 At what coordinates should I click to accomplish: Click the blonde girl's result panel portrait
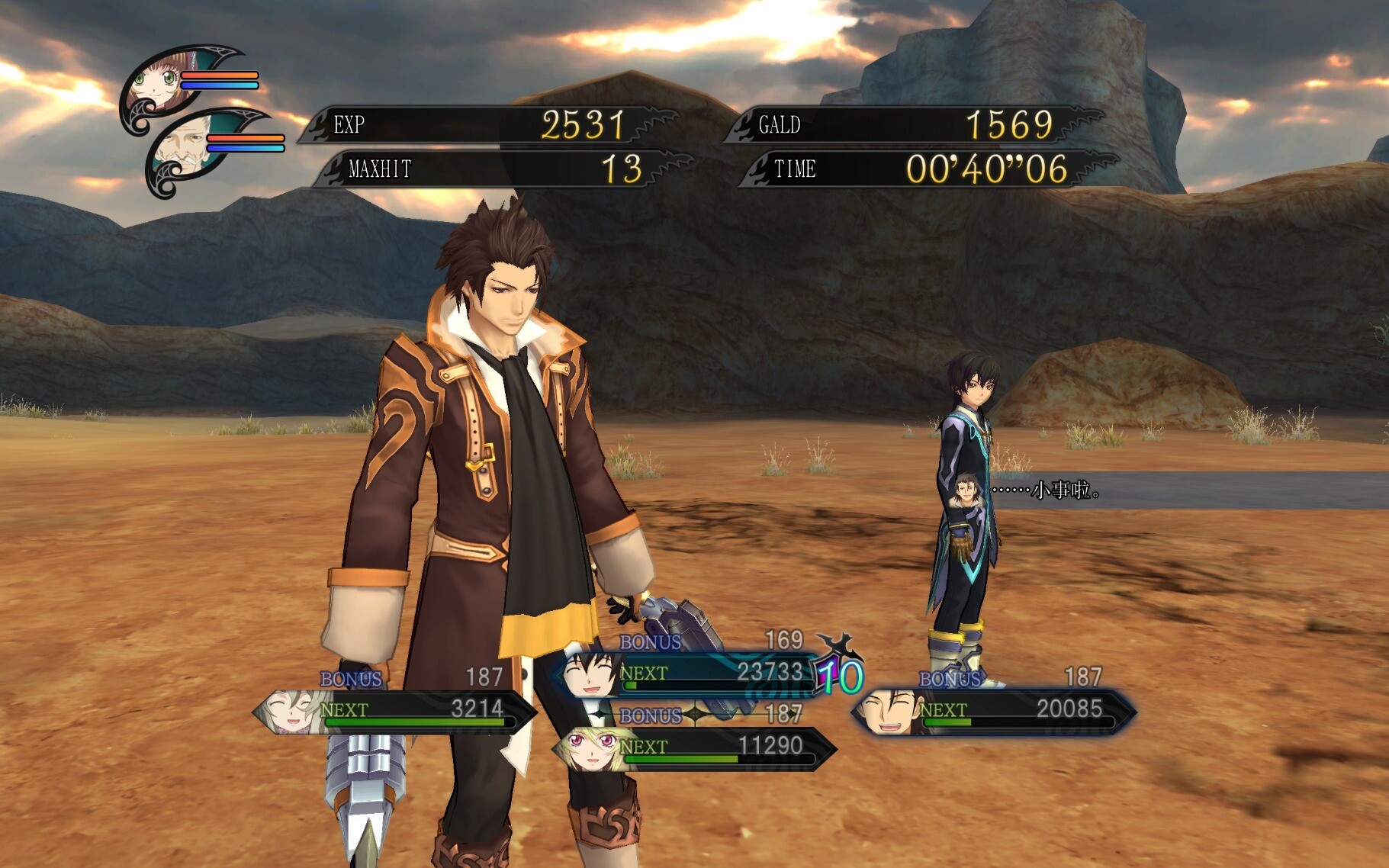point(589,748)
